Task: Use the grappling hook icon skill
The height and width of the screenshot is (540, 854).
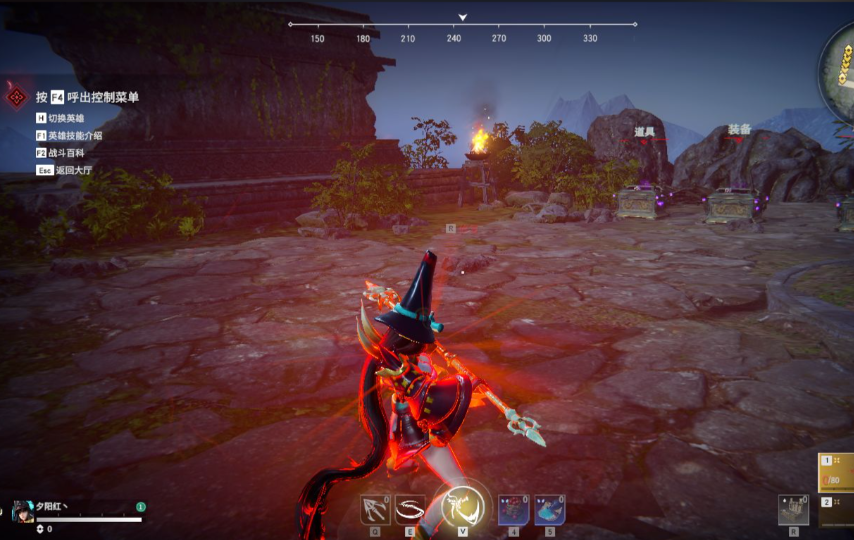Action: click(376, 510)
